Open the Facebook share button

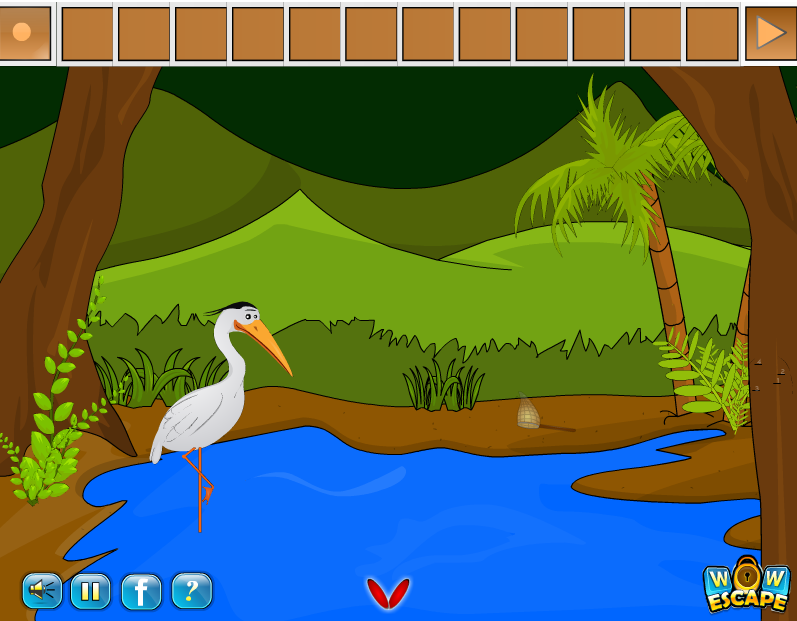141,591
